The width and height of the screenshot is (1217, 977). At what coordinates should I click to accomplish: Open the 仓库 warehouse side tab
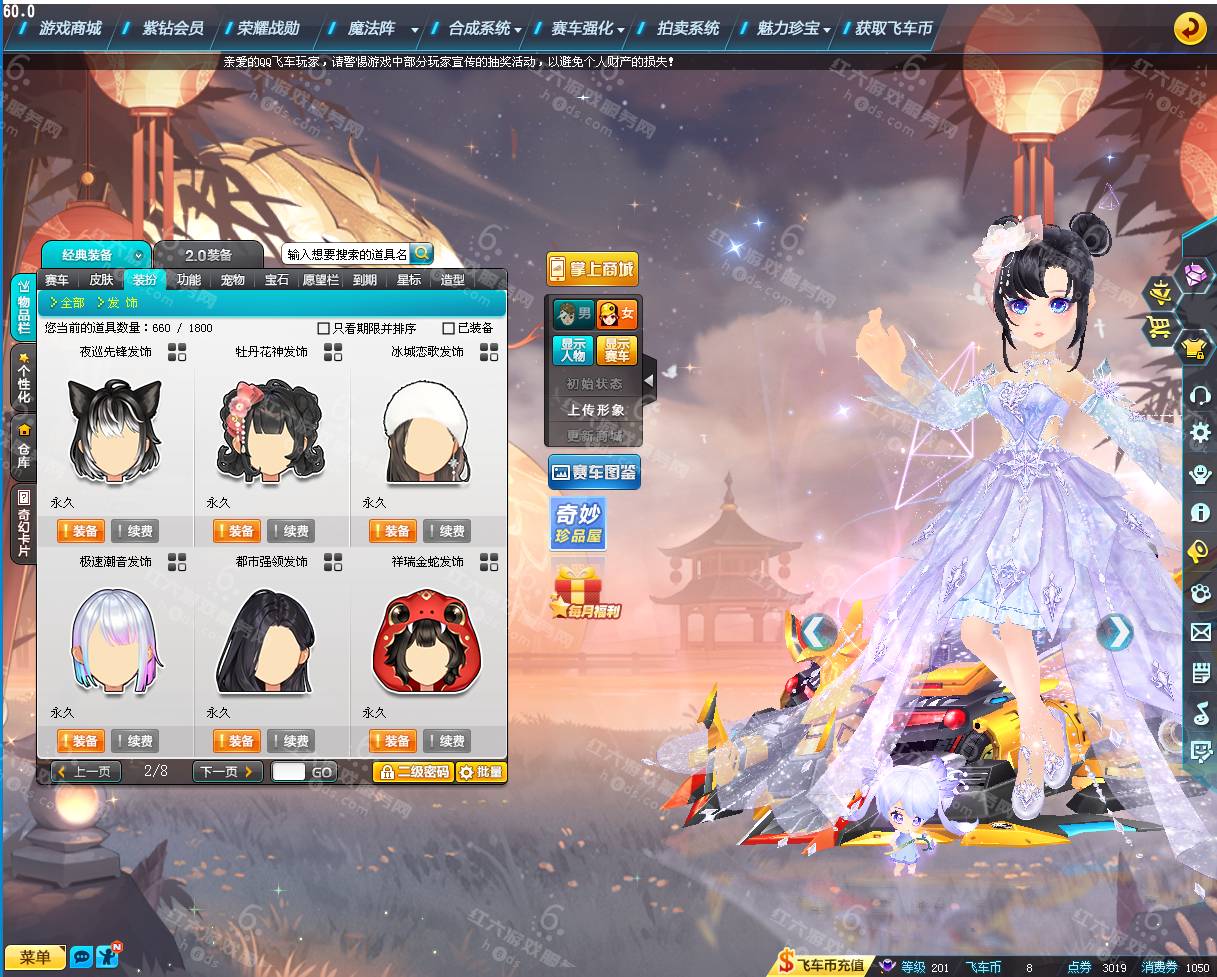click(23, 446)
